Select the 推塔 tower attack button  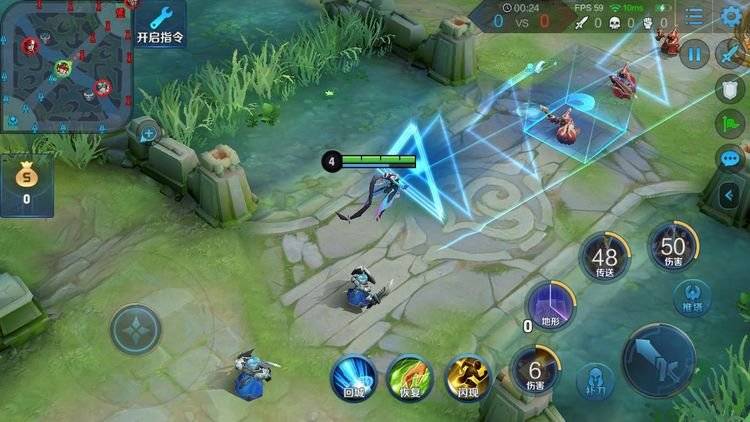point(692,297)
